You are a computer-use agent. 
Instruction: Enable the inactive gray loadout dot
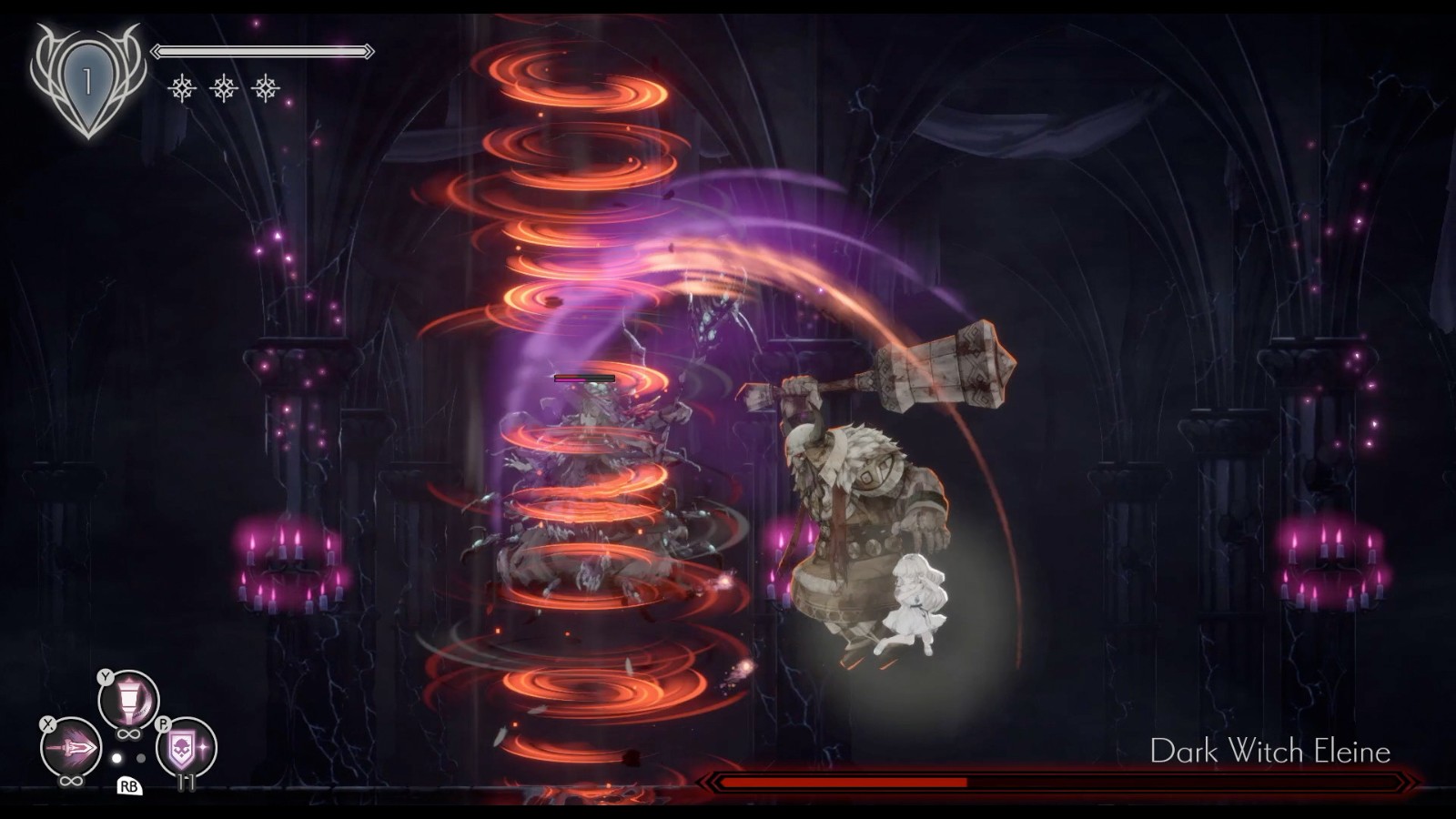141,758
